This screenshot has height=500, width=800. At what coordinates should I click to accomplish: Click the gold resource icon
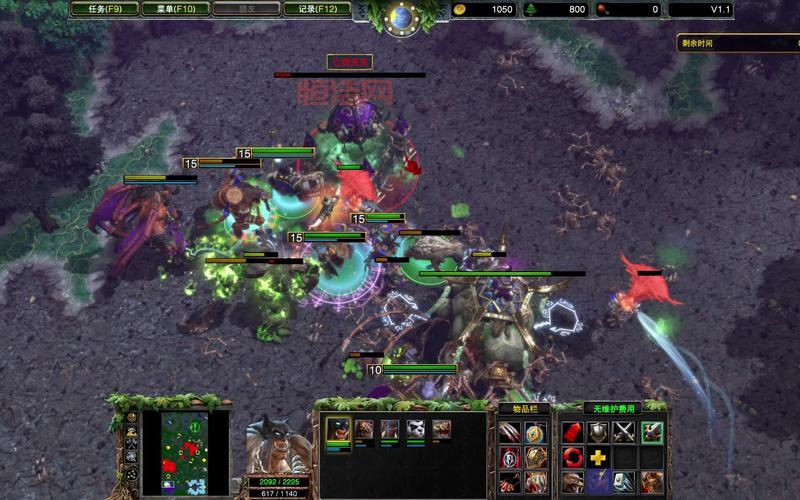coord(459,9)
